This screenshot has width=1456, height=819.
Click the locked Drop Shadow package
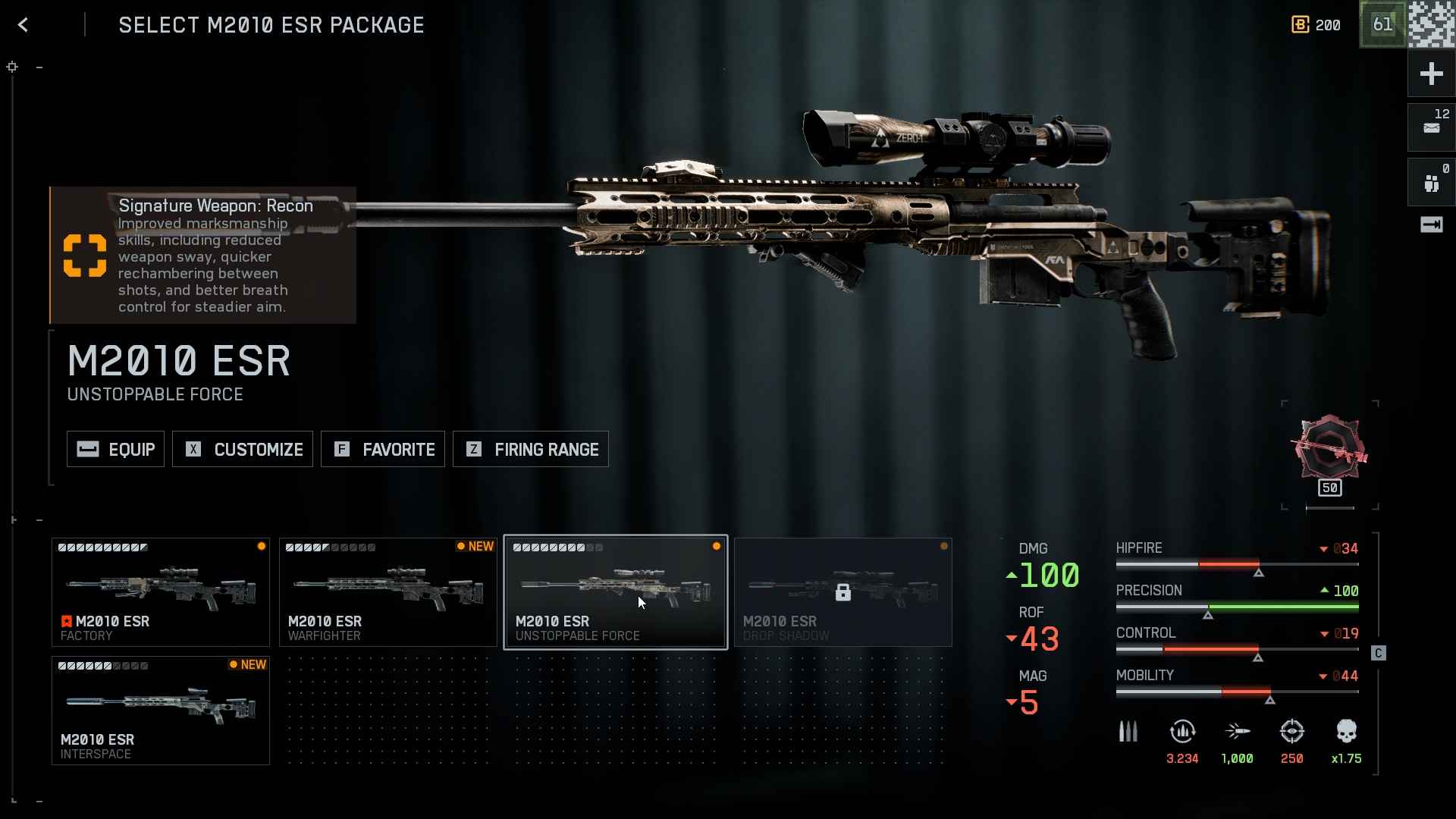pos(843,592)
